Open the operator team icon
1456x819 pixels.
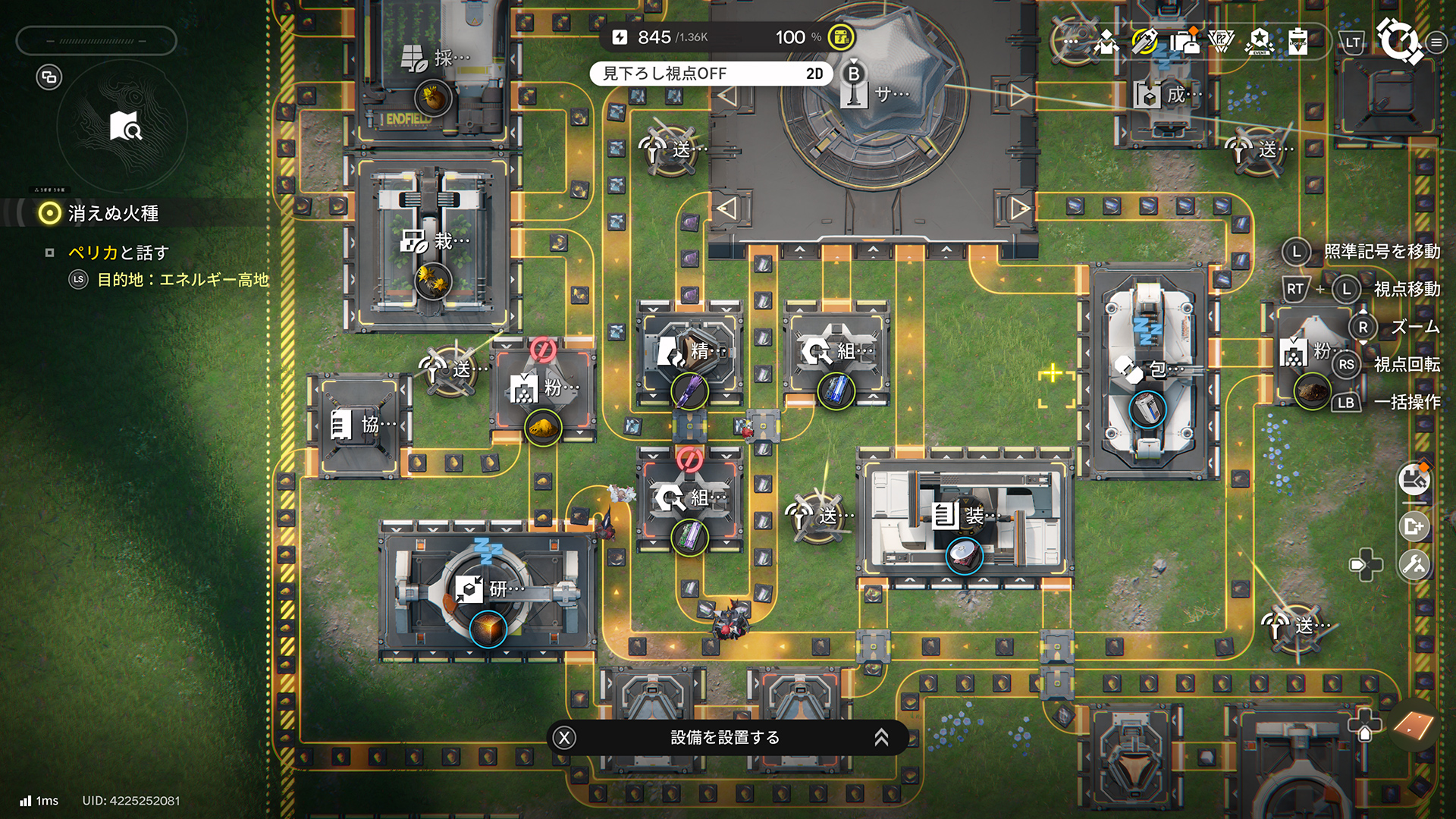tap(1106, 41)
